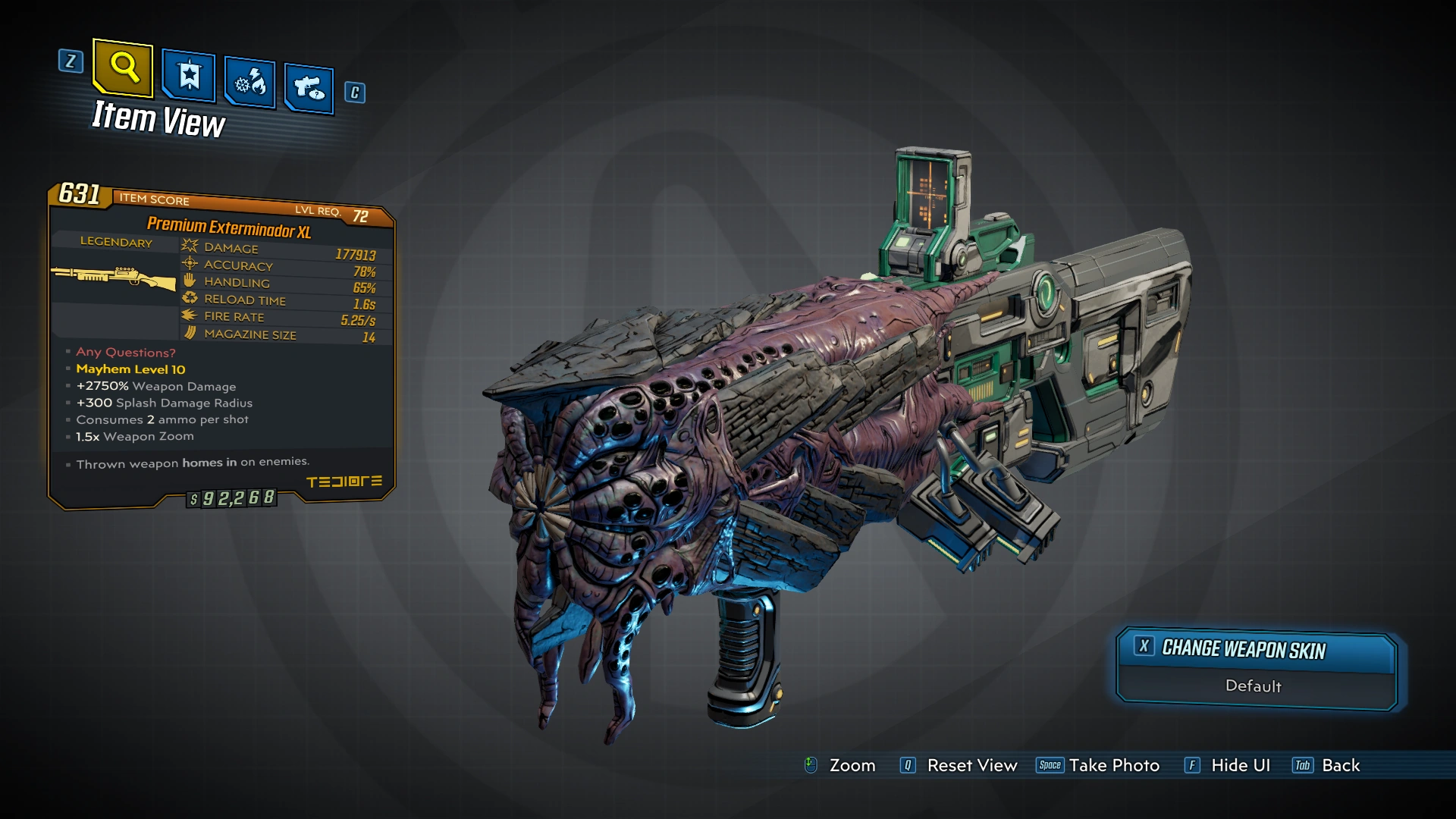The height and width of the screenshot is (819, 1456).
Task: Open the gear and flame tab
Action: point(250,83)
